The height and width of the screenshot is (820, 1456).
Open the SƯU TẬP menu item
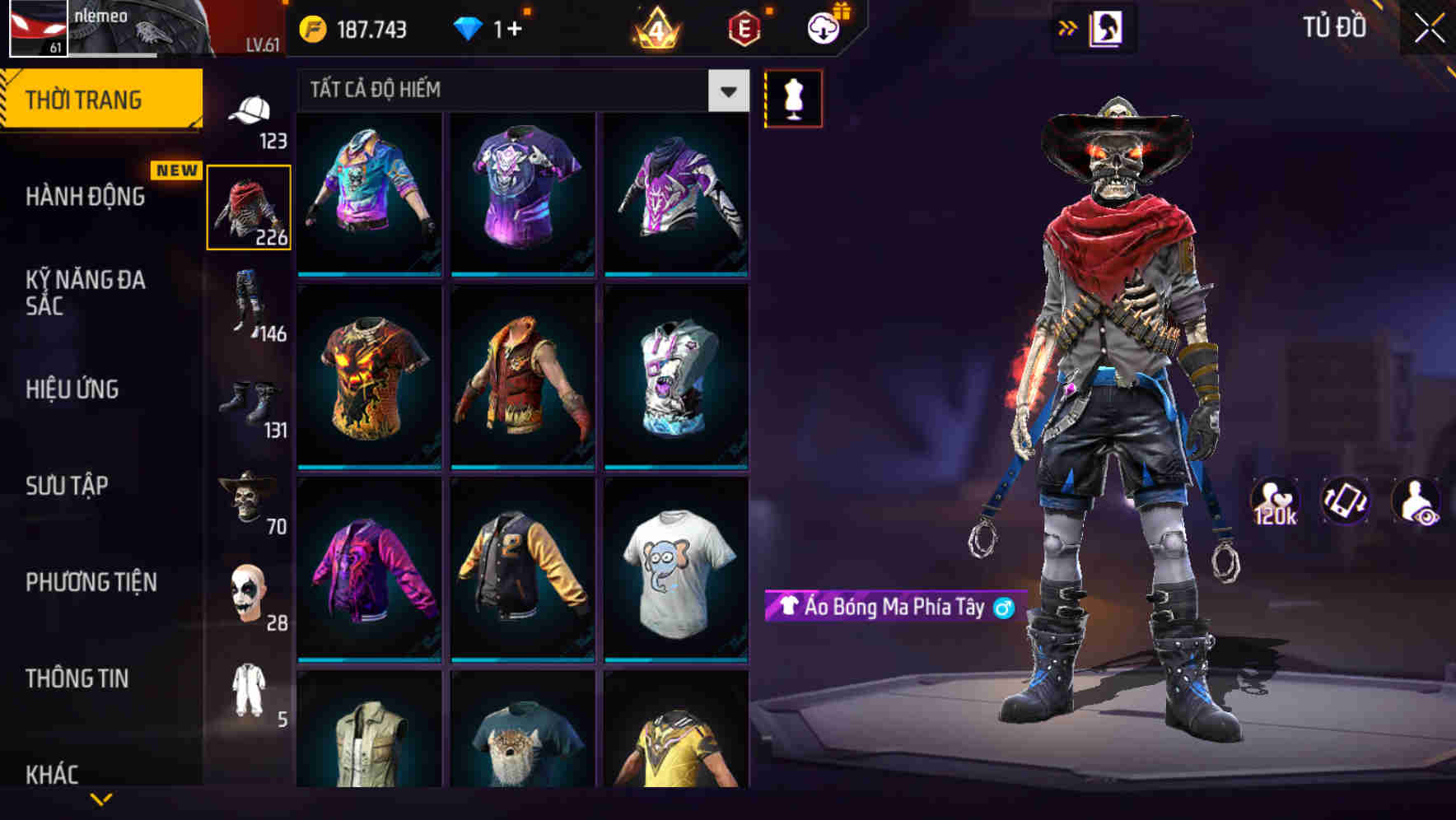[x=68, y=487]
